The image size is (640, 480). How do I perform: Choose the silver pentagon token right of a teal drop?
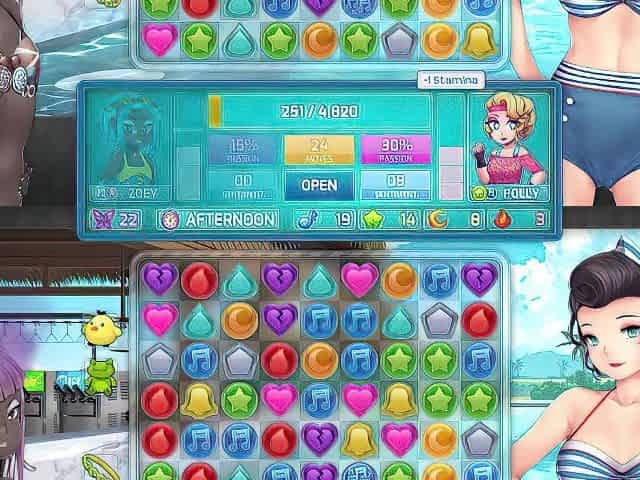pos(440,320)
